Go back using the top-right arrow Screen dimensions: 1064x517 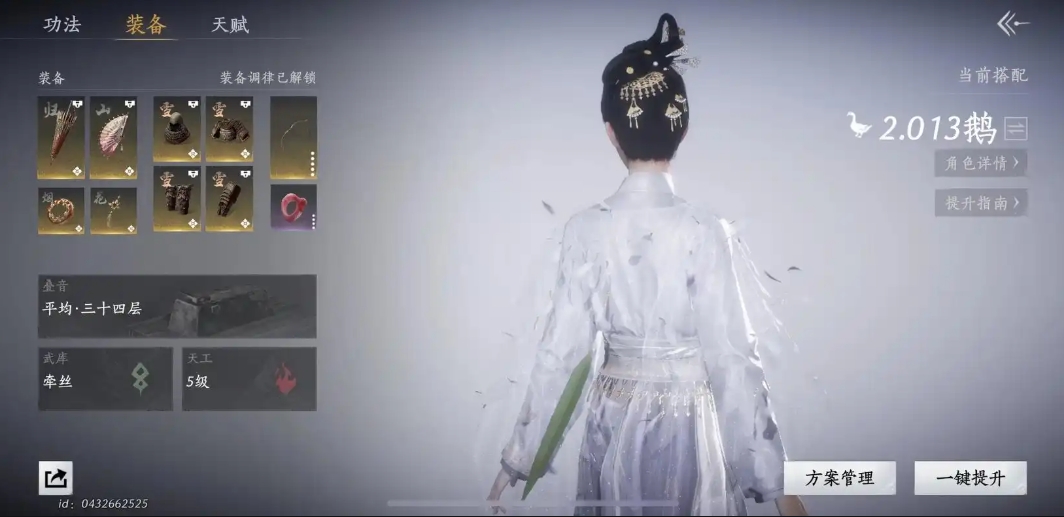point(1013,24)
